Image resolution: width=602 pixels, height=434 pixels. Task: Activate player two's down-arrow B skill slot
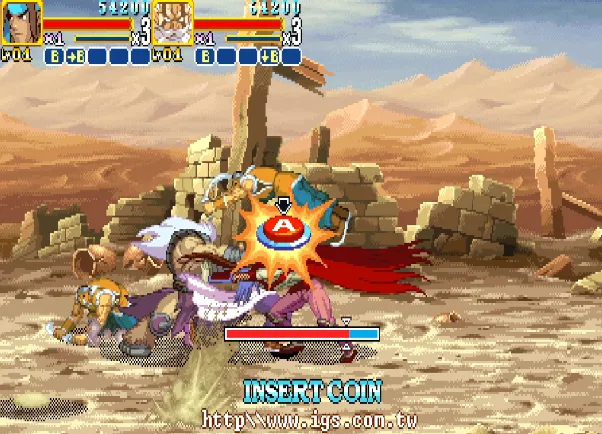269,56
